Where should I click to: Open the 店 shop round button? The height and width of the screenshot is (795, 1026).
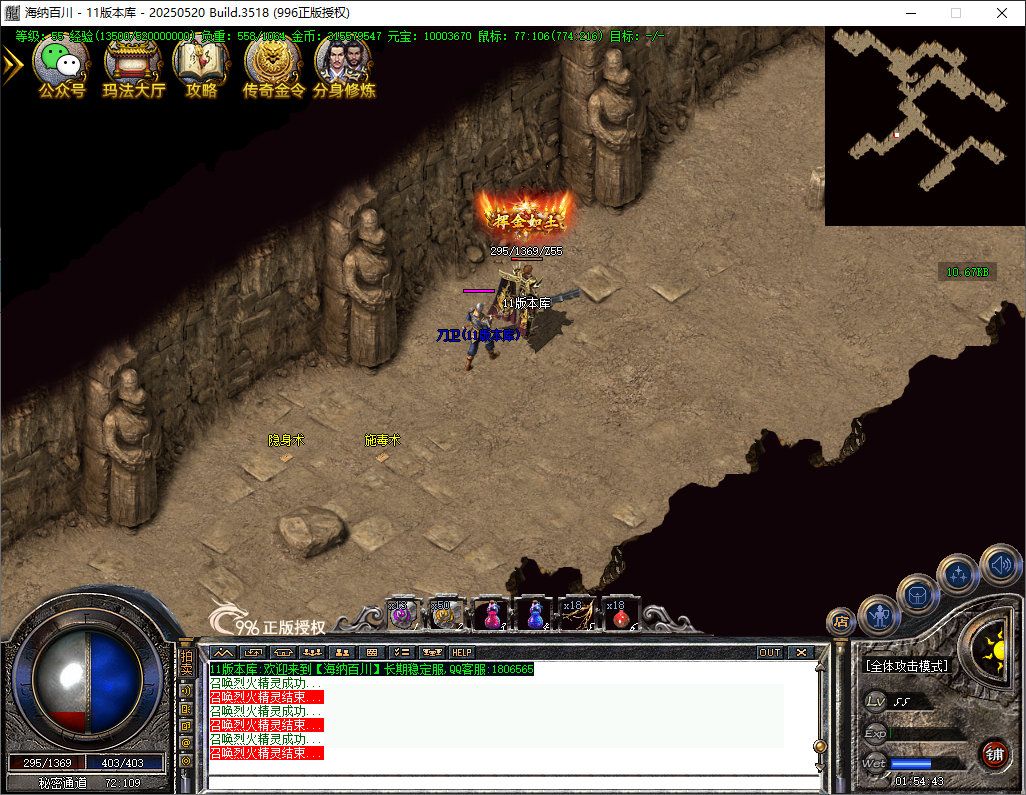pos(841,622)
